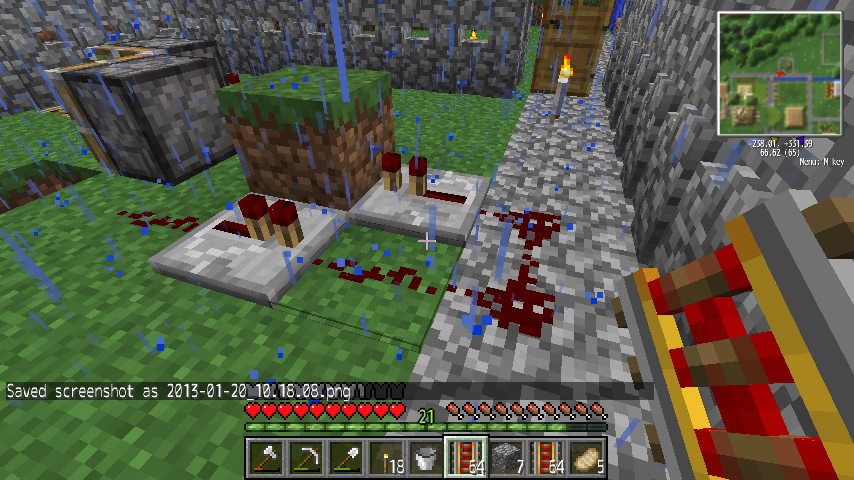
Task: Choose the shovel hotbar slot
Action: (x=345, y=458)
